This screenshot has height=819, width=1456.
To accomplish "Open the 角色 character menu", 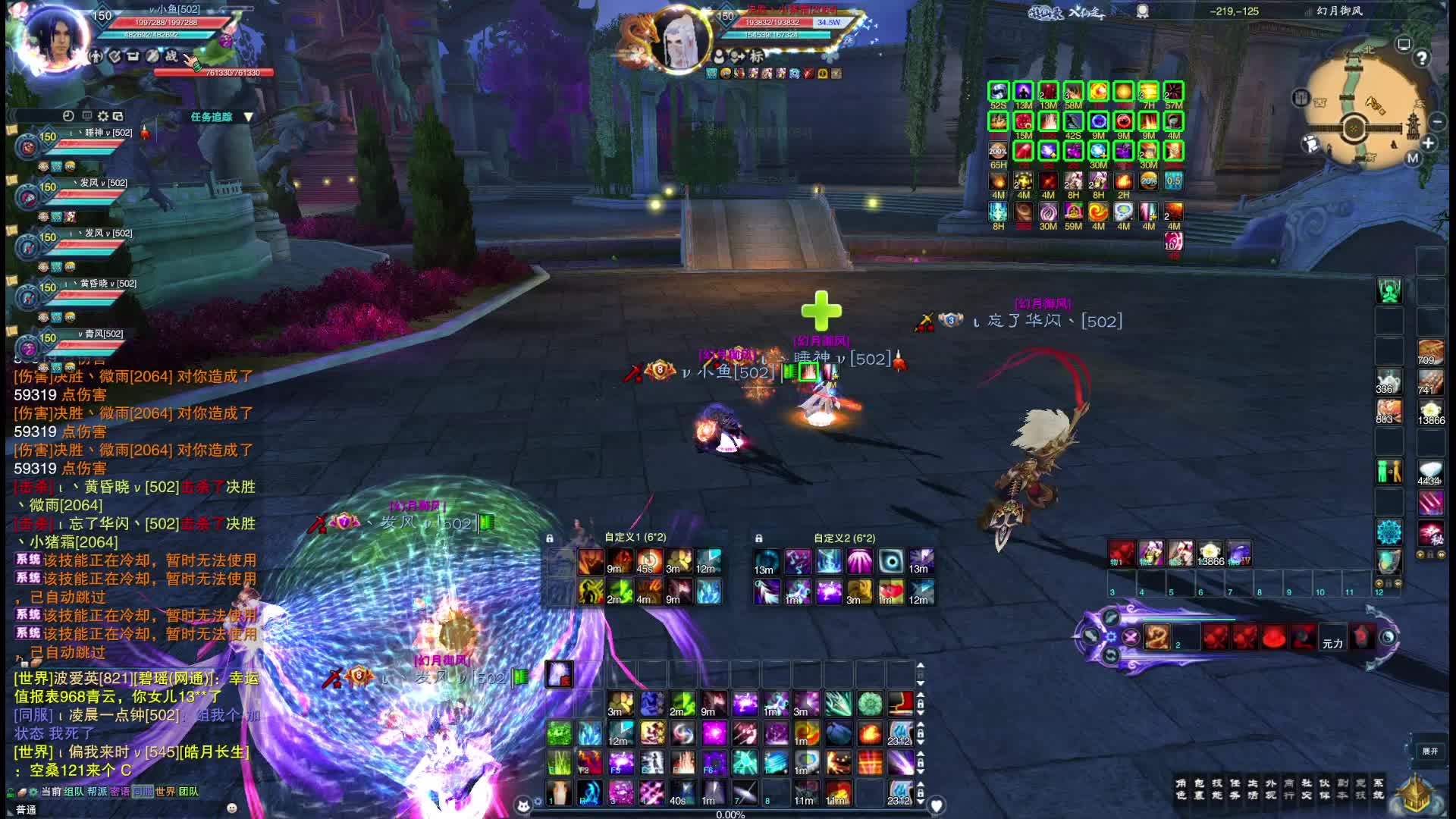I will click(1181, 789).
